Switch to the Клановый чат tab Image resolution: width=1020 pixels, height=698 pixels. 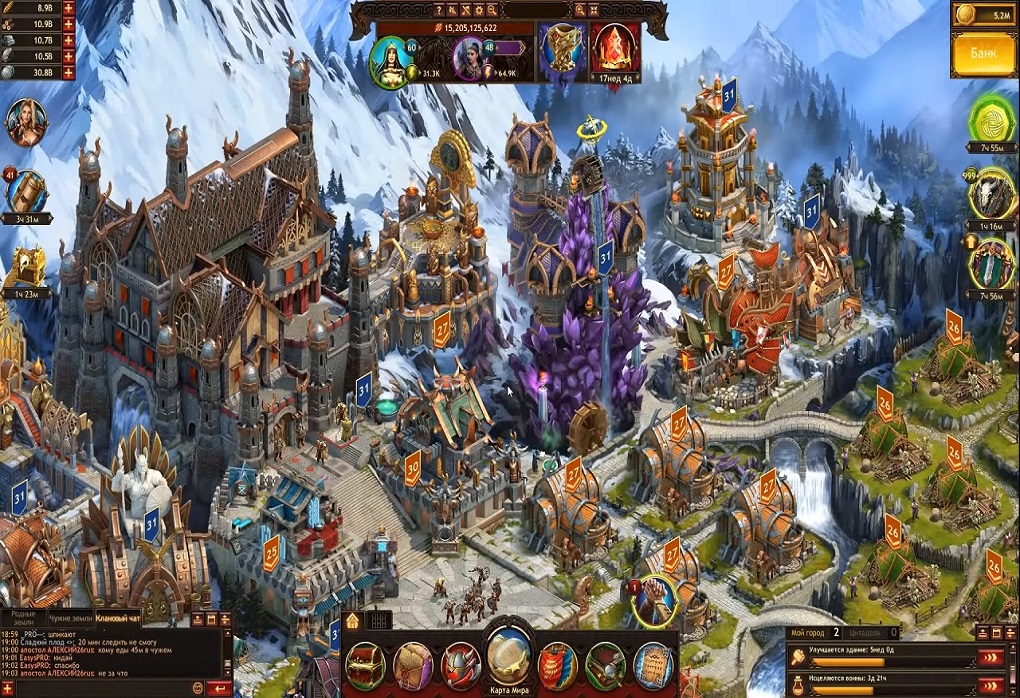tap(118, 617)
